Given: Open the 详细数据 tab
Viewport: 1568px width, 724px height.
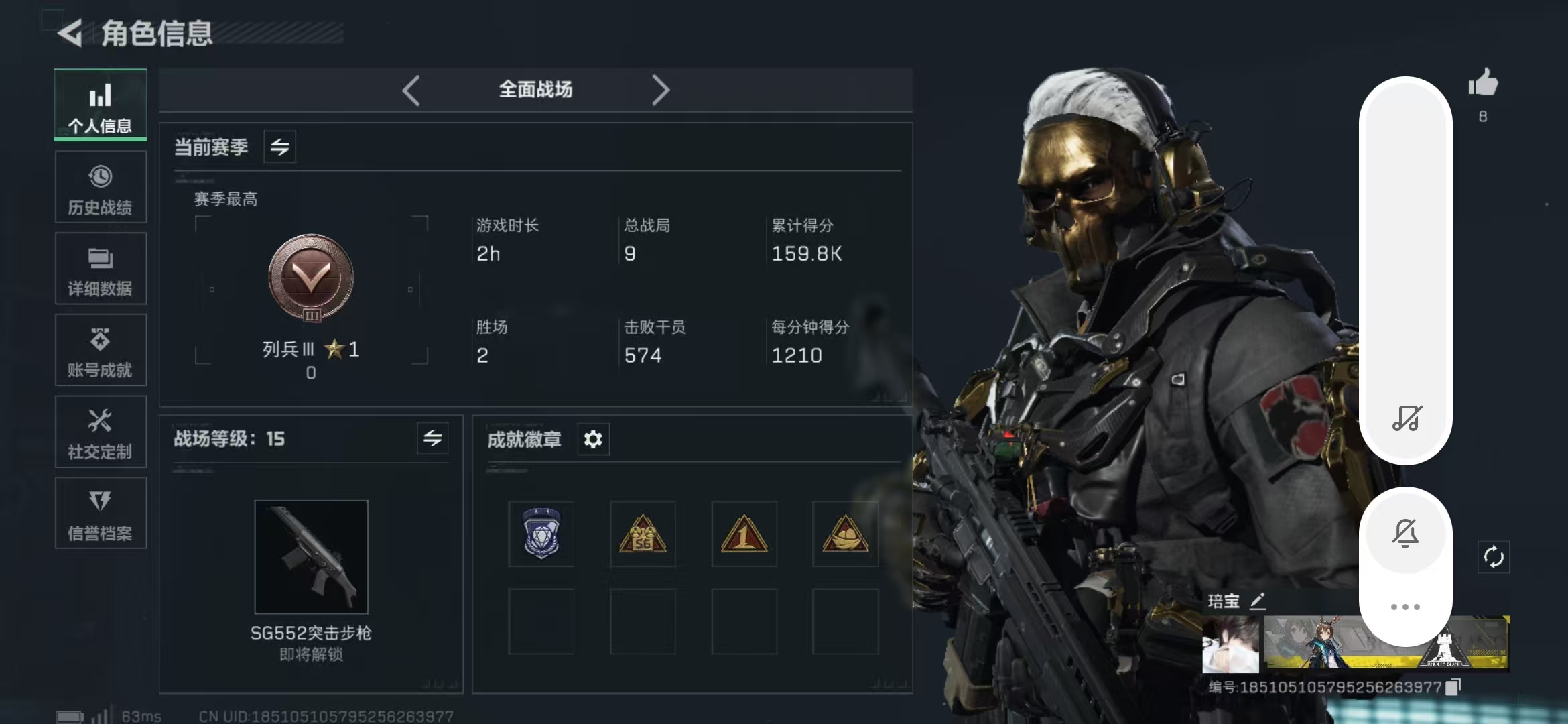Looking at the screenshot, I should (x=101, y=269).
